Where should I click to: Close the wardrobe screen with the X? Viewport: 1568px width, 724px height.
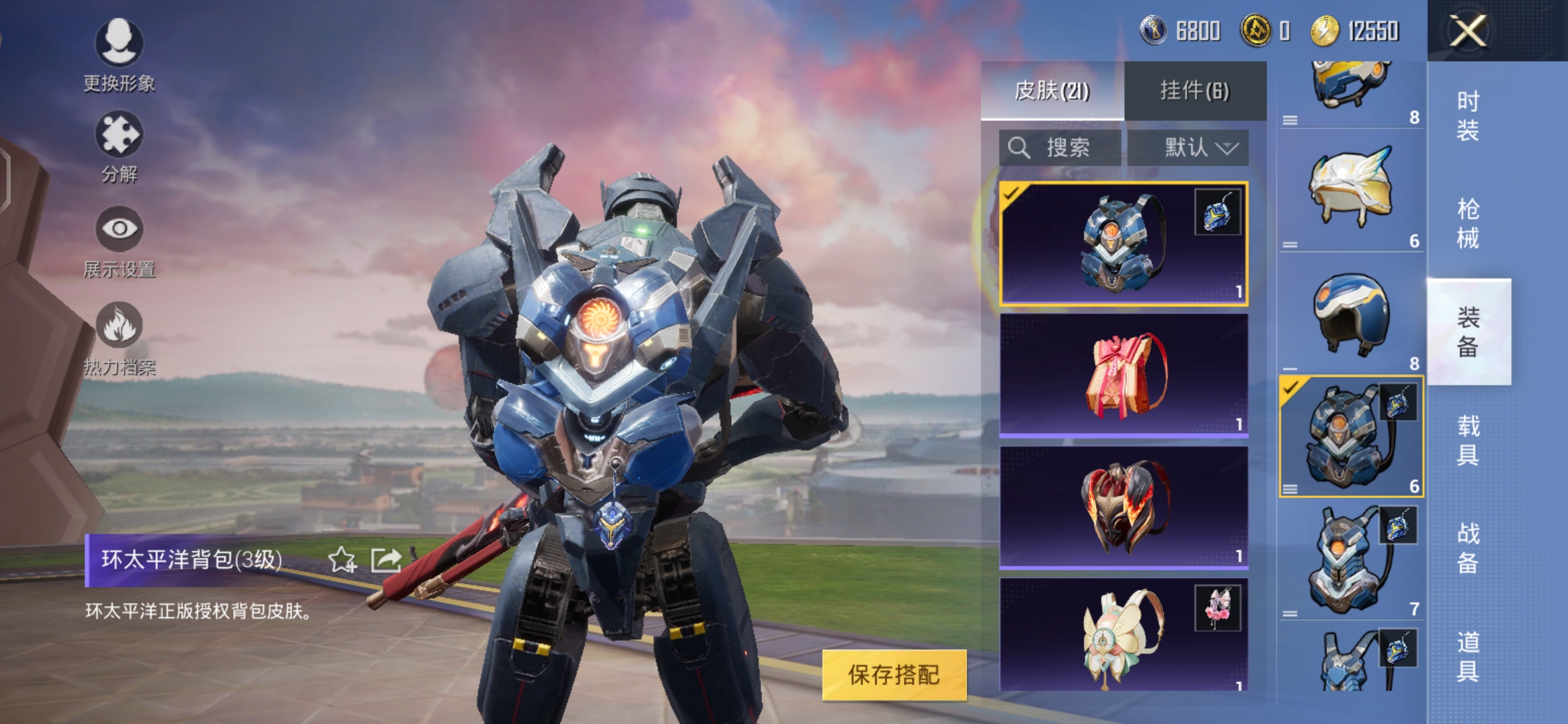click(x=1467, y=31)
